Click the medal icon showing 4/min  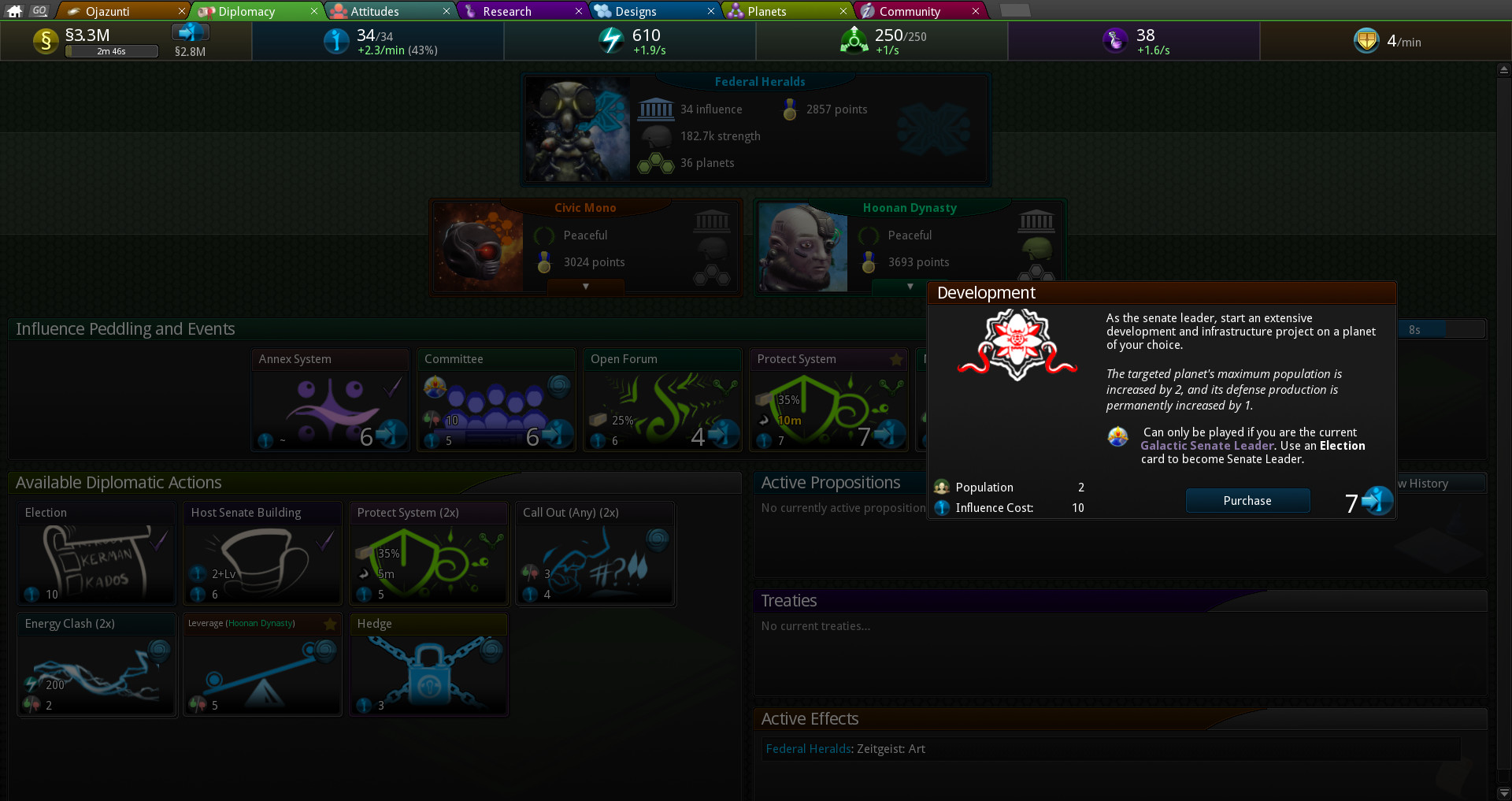(1367, 41)
